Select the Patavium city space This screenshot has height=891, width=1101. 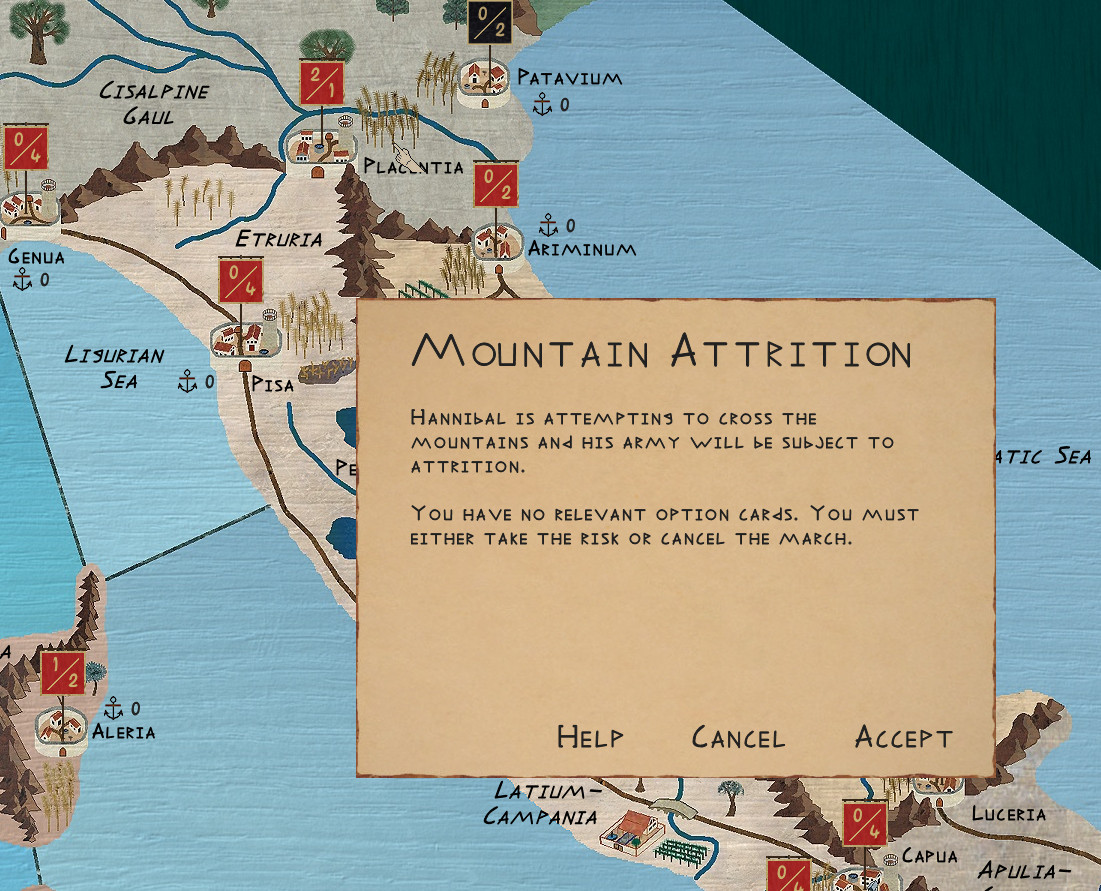(x=485, y=81)
